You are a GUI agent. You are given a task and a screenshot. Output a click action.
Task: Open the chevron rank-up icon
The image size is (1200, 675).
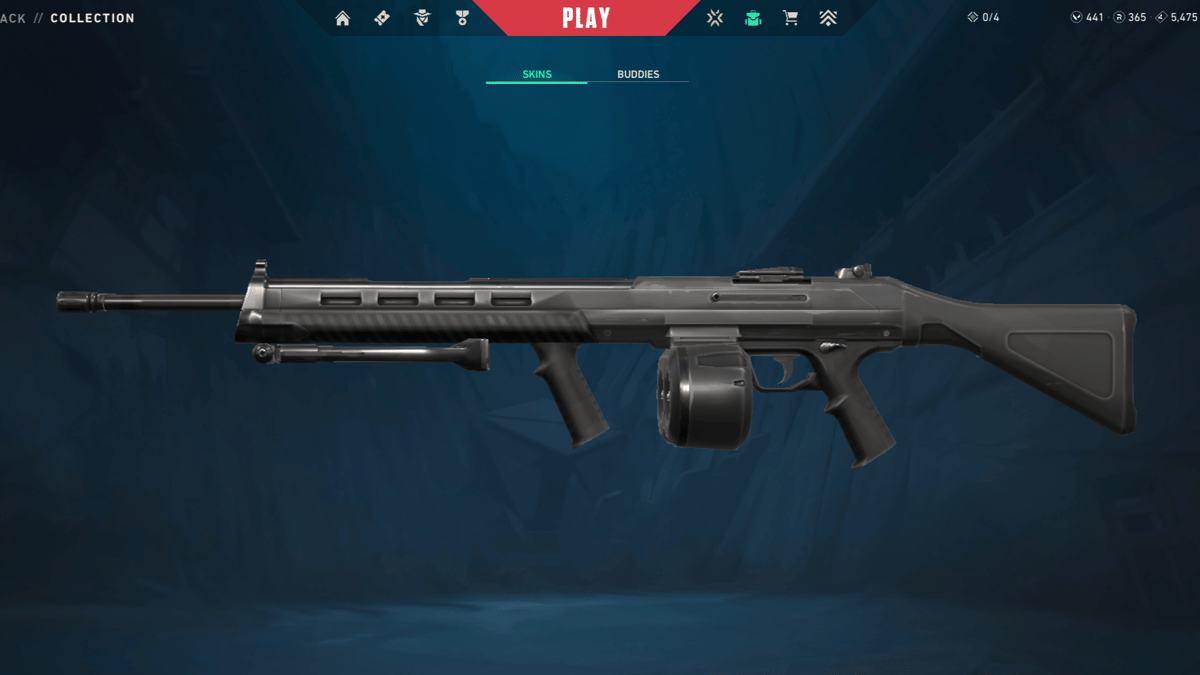pos(828,18)
